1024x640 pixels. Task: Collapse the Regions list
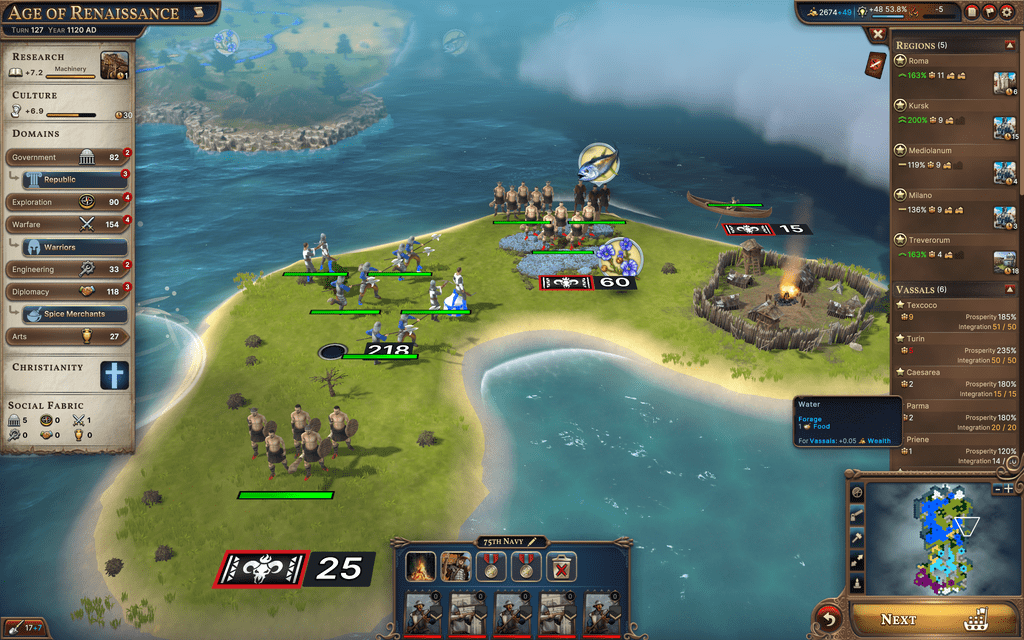[1008, 45]
